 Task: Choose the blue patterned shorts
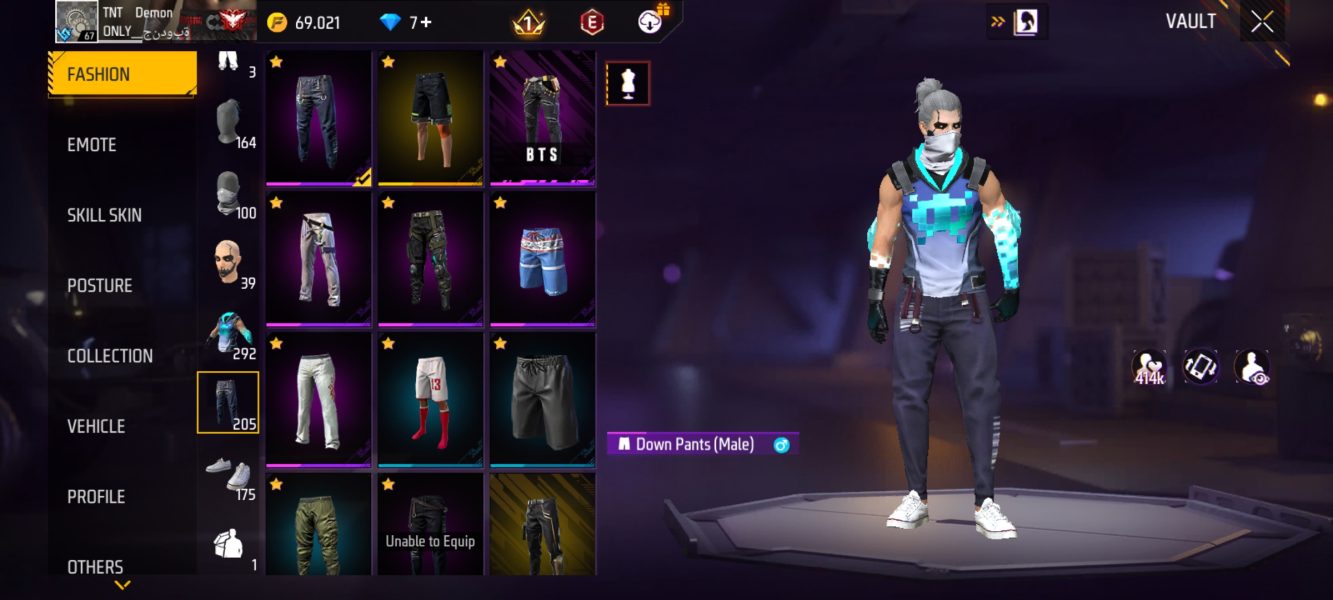point(542,259)
